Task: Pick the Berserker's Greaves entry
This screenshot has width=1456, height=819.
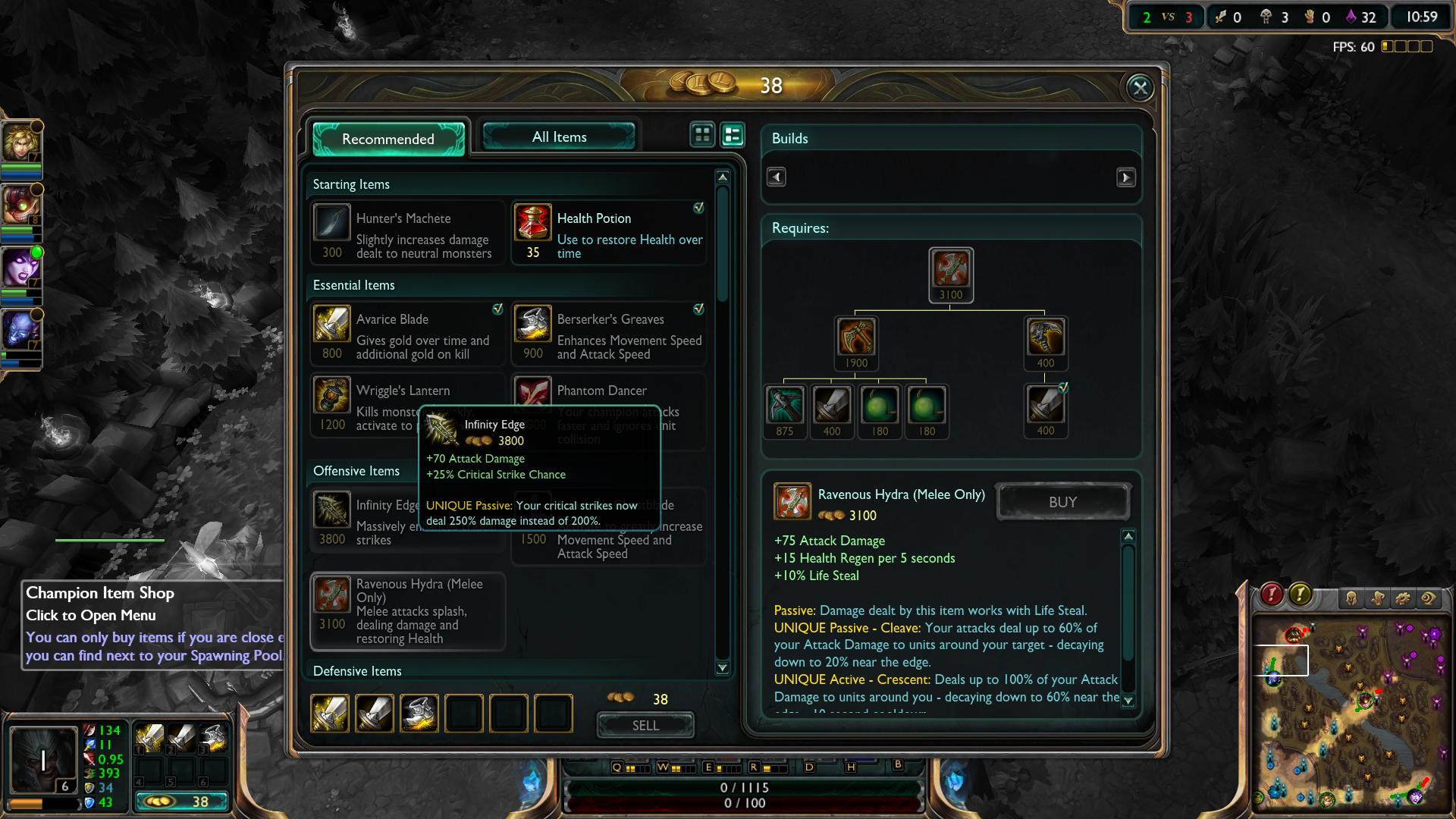Action: tap(609, 334)
